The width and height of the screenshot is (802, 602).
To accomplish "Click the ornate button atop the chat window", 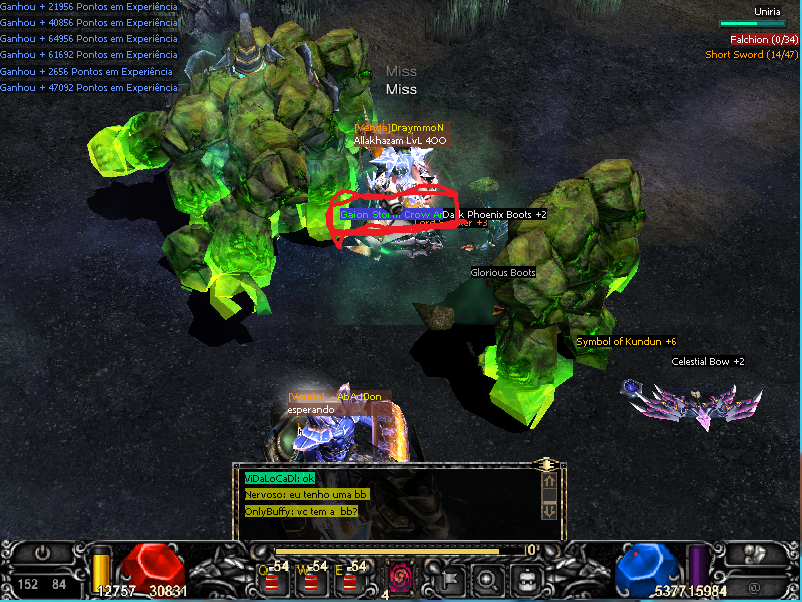I will point(546,464).
